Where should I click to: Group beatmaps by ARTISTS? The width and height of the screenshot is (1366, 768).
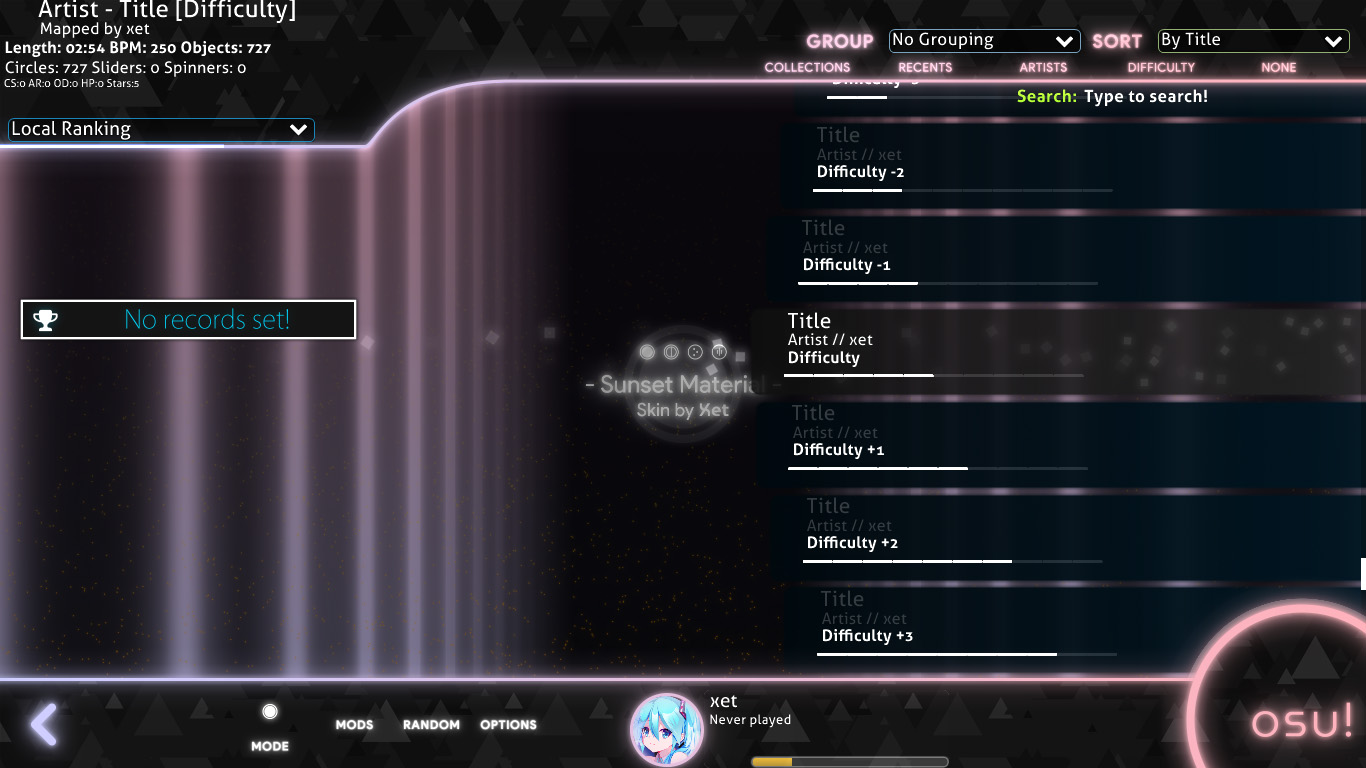1043,67
